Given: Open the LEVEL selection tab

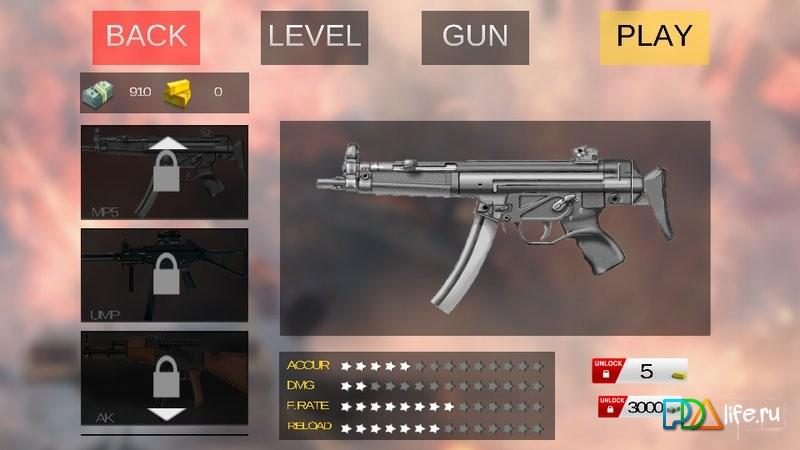Looking at the screenshot, I should pos(314,37).
